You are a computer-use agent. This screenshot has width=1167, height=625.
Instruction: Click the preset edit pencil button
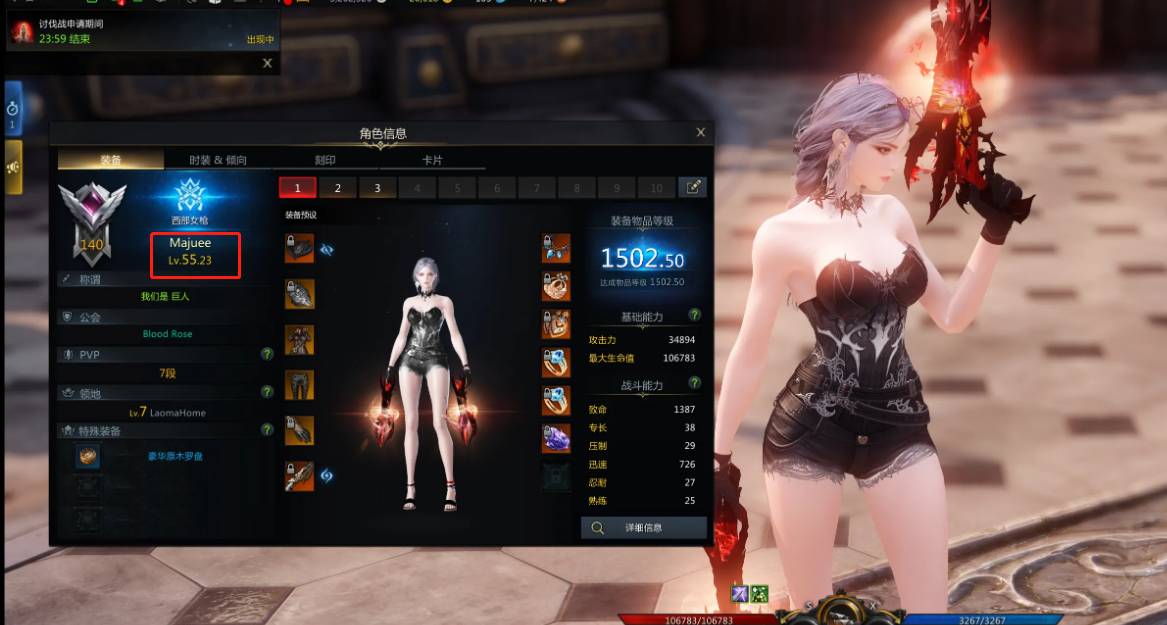pos(692,188)
